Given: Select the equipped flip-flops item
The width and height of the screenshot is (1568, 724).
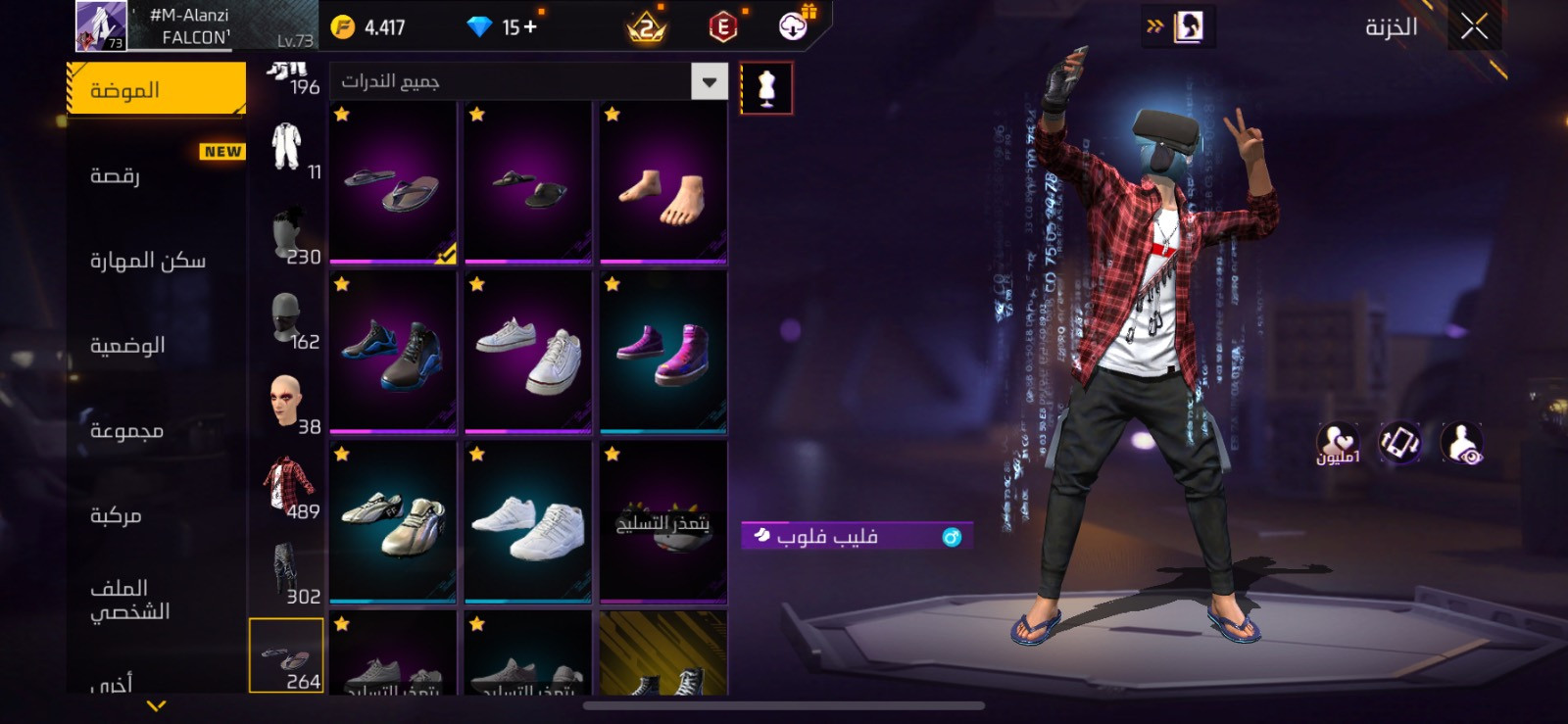Looking at the screenshot, I should pyautogui.click(x=393, y=183).
